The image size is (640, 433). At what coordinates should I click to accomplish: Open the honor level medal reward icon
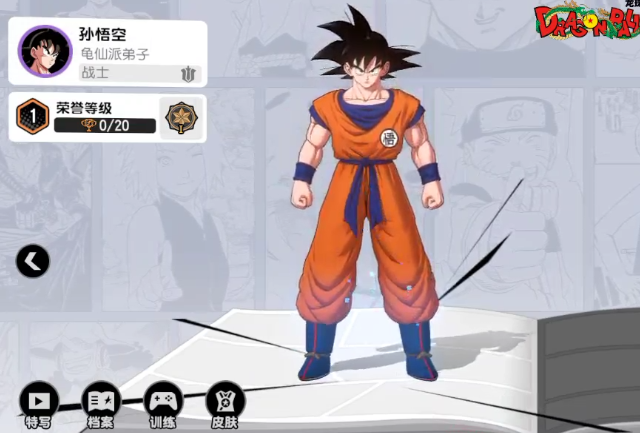click(x=182, y=116)
